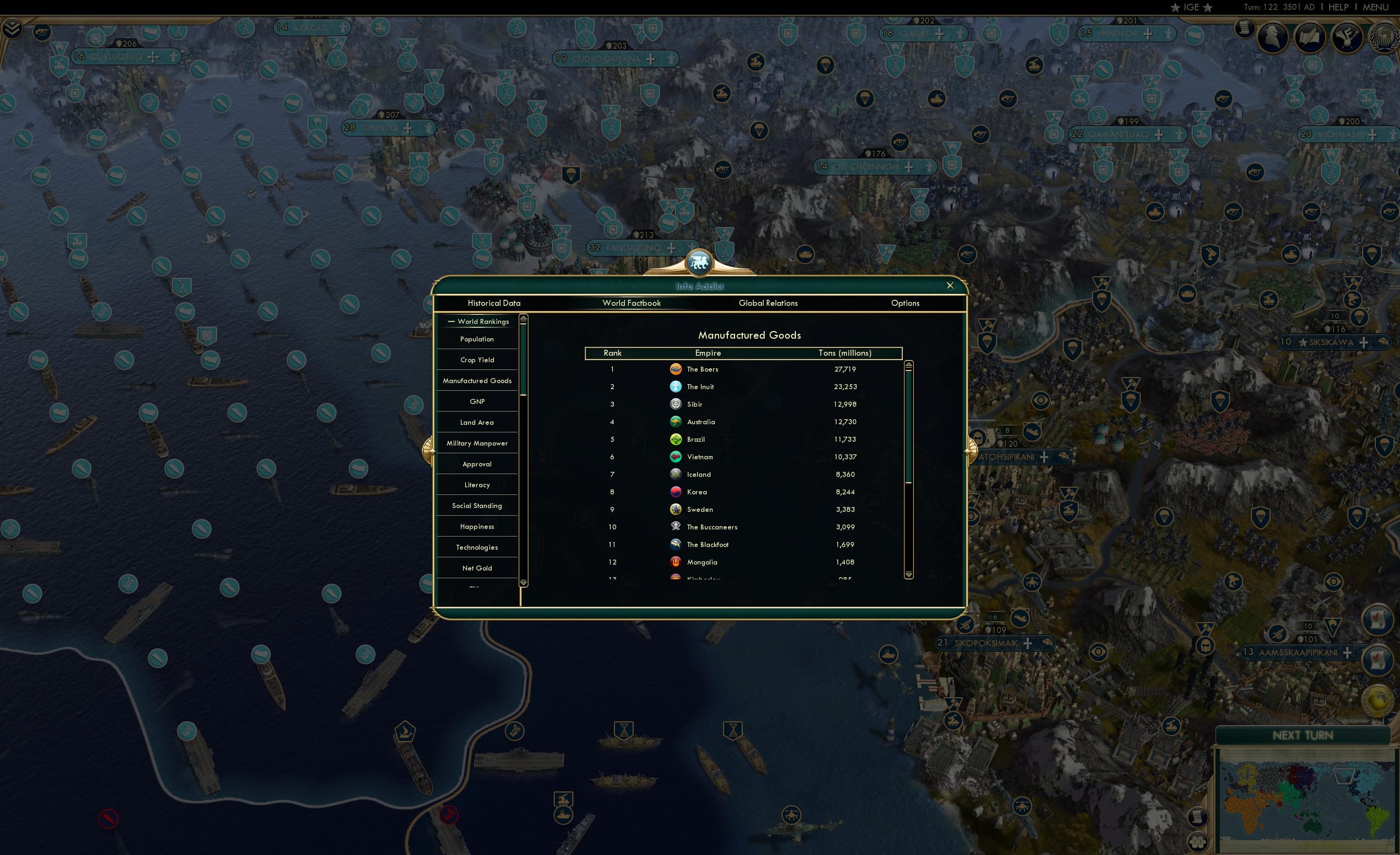Select the Brazil civilization icon in the table
The width and height of the screenshot is (1400, 855).
click(x=675, y=438)
